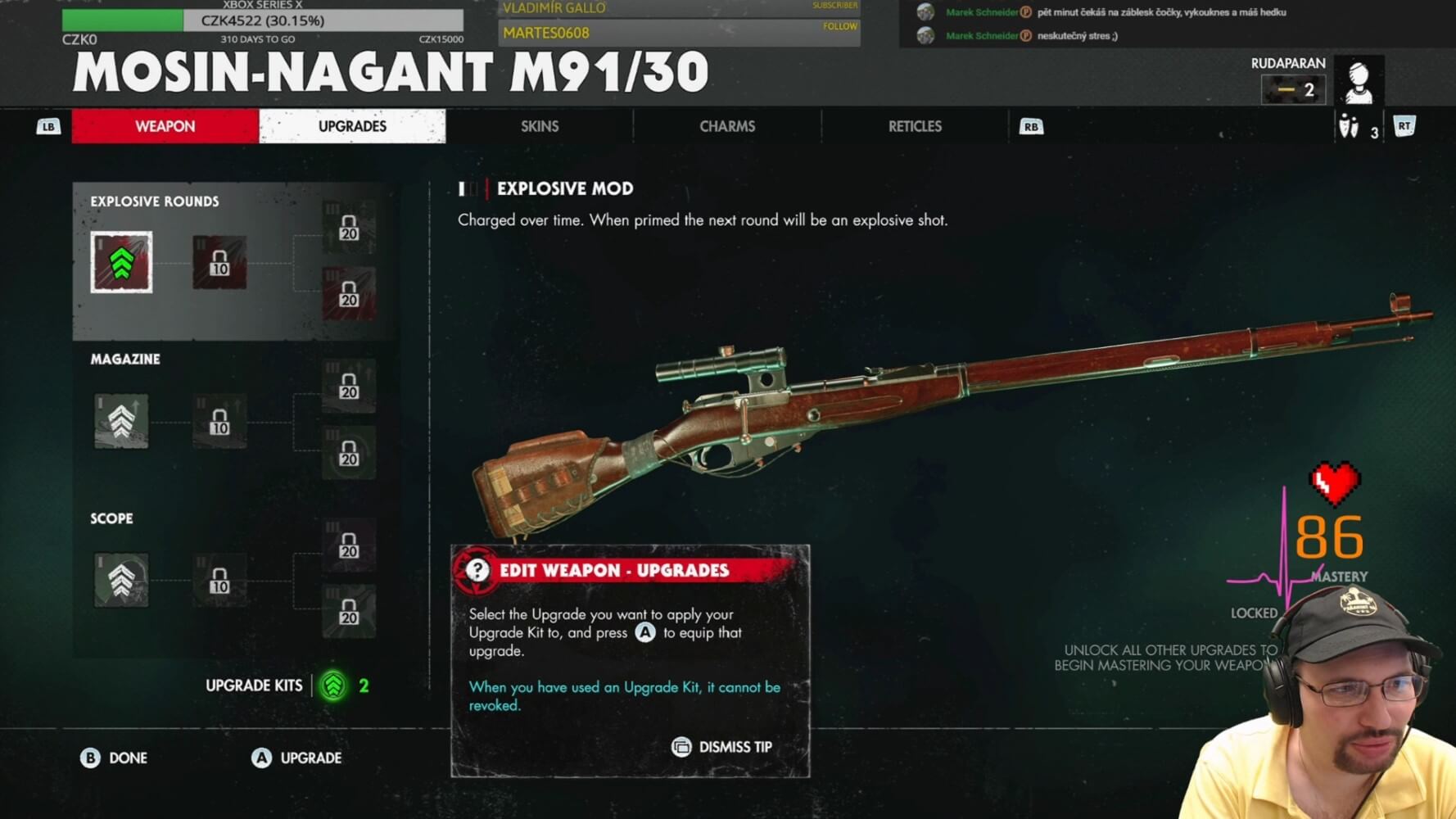Switch to the Skins tab
Image resolution: width=1456 pixels, height=819 pixels.
point(540,126)
